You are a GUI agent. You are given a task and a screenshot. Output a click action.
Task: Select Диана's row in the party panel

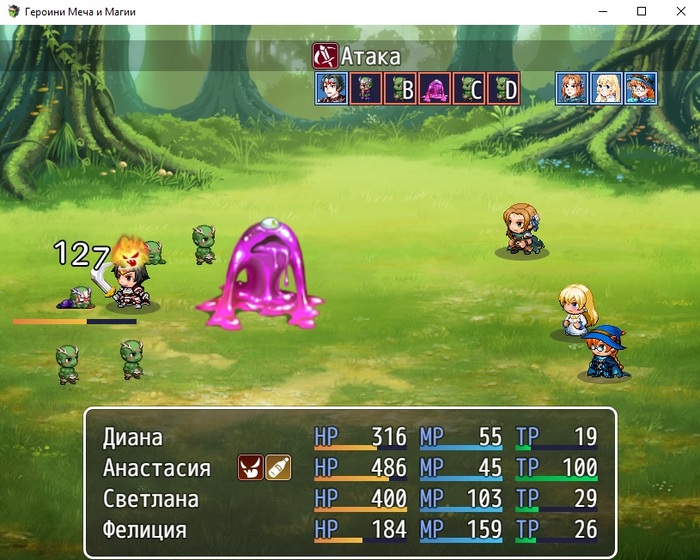click(350, 437)
